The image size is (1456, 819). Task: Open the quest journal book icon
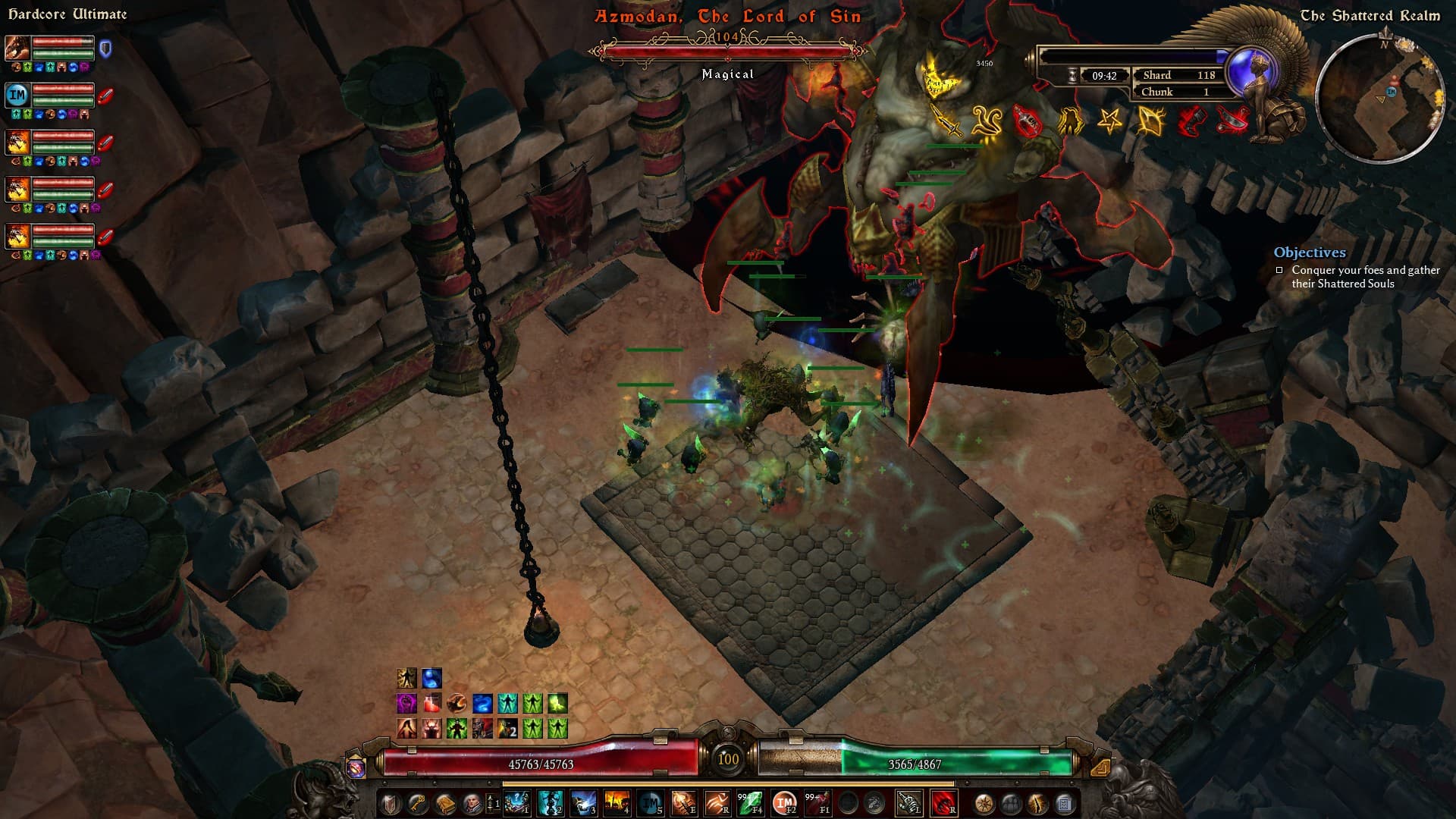click(444, 804)
